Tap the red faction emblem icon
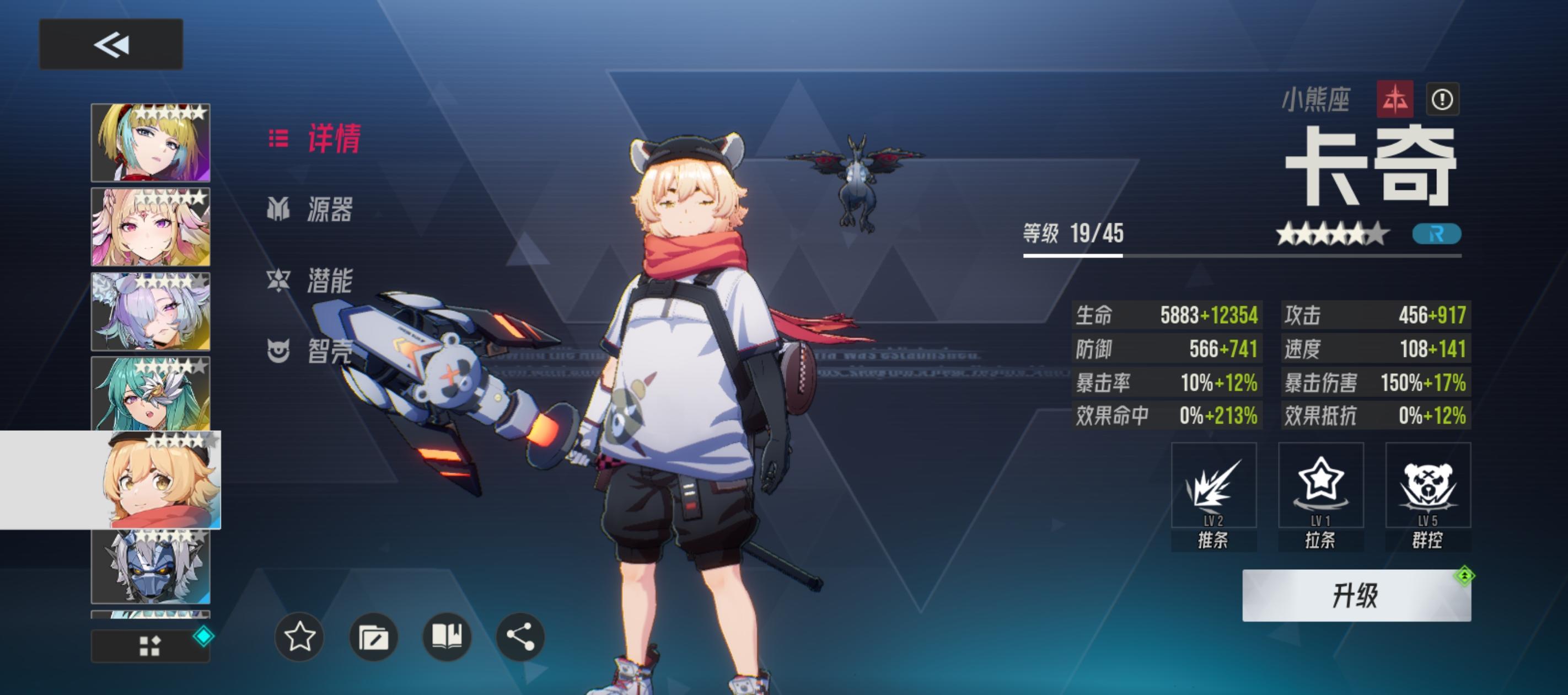Screen dimensions: 1568x695 coord(1394,99)
